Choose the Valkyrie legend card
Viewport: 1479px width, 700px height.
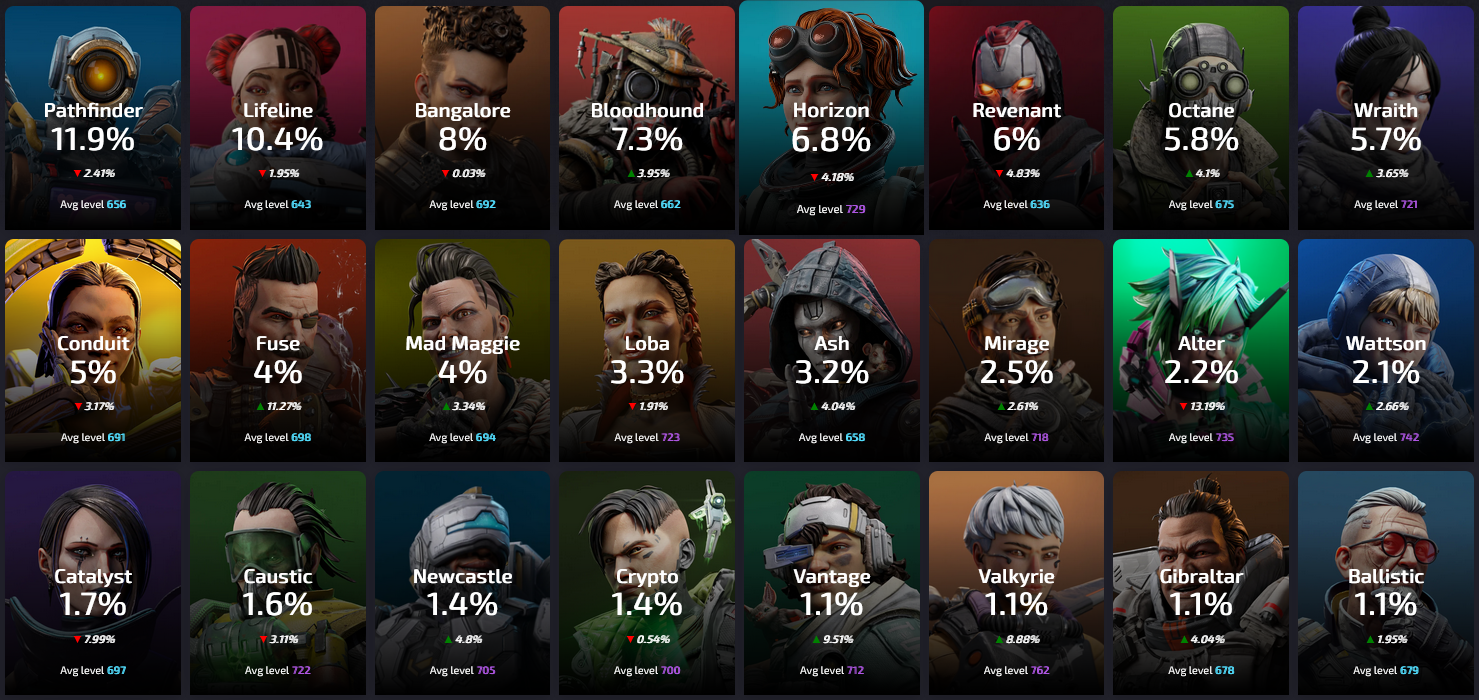coord(1016,584)
